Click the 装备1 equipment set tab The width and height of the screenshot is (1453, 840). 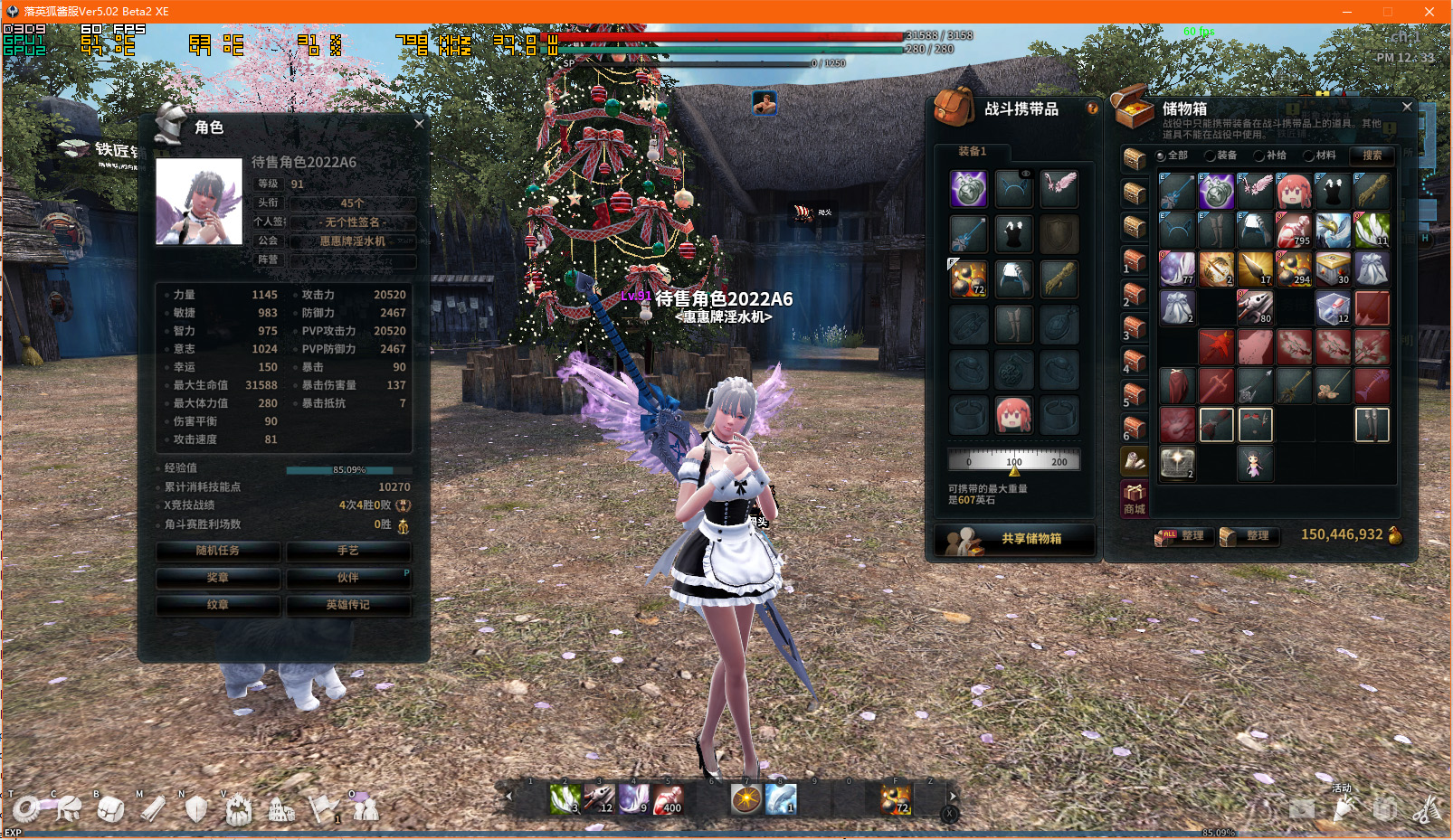973,151
